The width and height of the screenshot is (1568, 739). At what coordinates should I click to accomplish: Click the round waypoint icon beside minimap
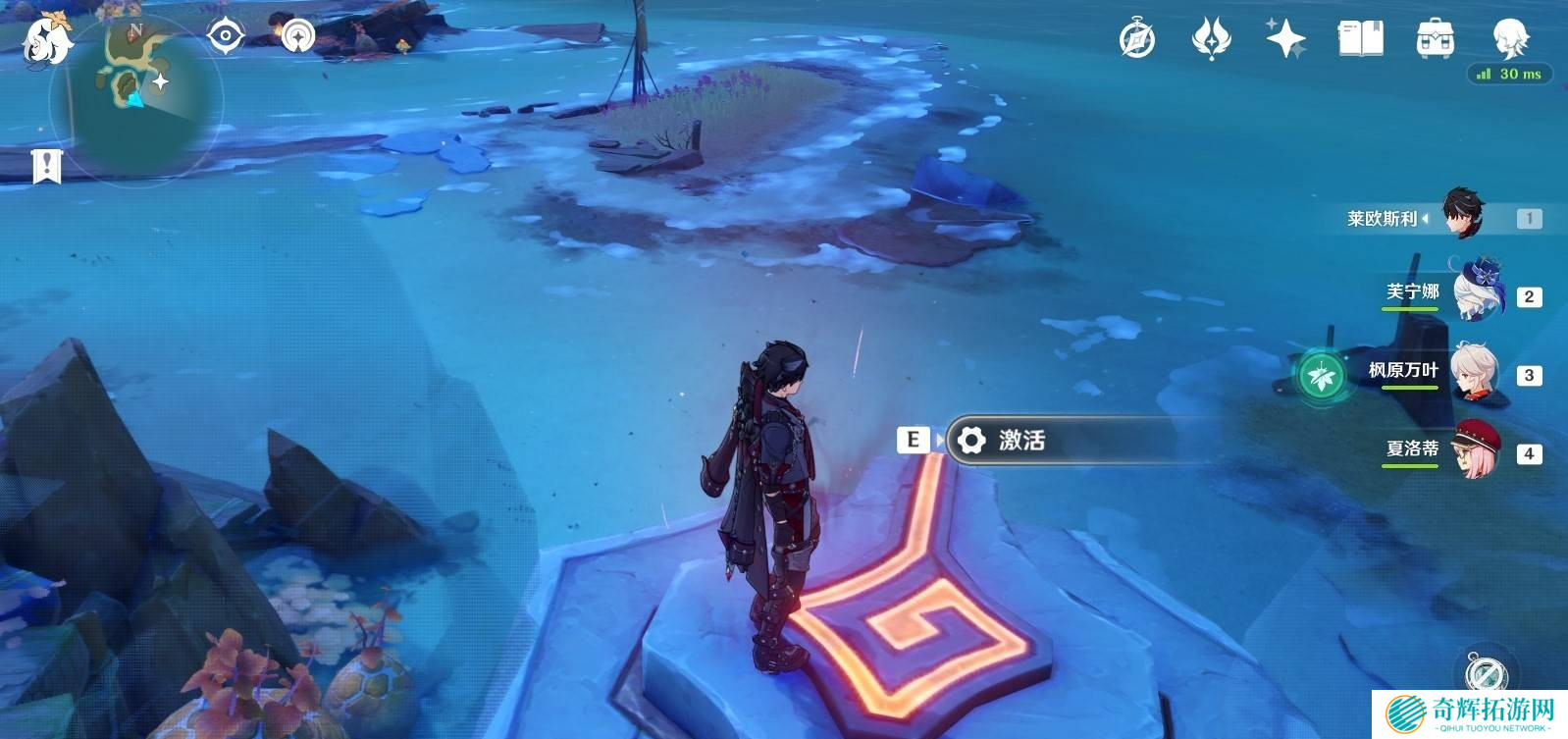(297, 36)
